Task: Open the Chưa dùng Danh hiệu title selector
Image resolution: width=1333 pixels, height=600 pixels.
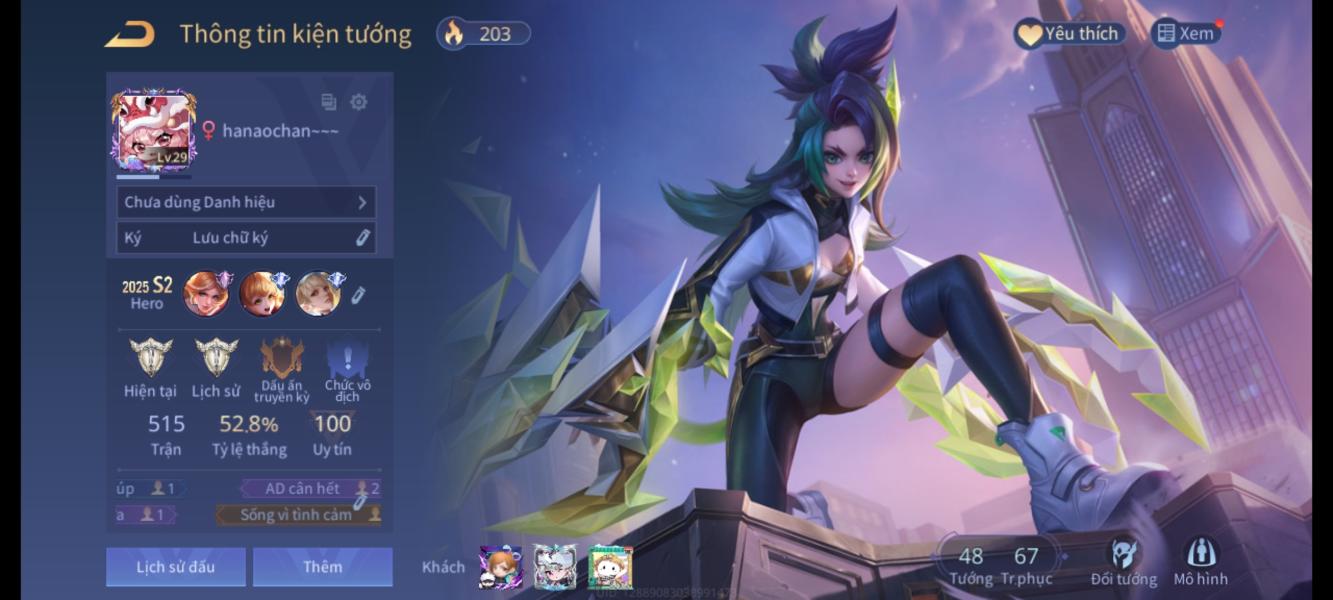Action: (x=246, y=202)
